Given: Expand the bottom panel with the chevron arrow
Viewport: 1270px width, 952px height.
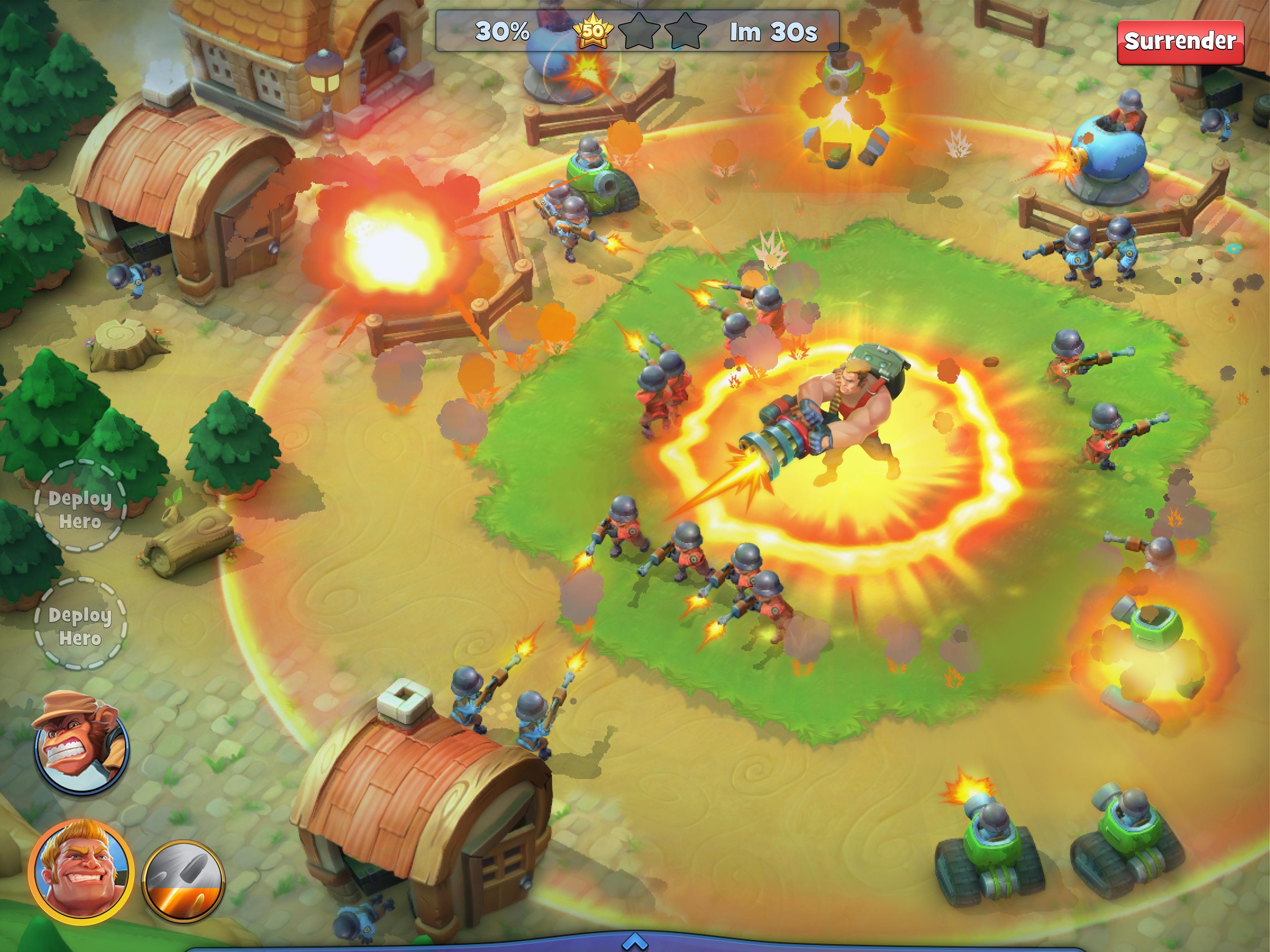Looking at the screenshot, I should (x=635, y=941).
